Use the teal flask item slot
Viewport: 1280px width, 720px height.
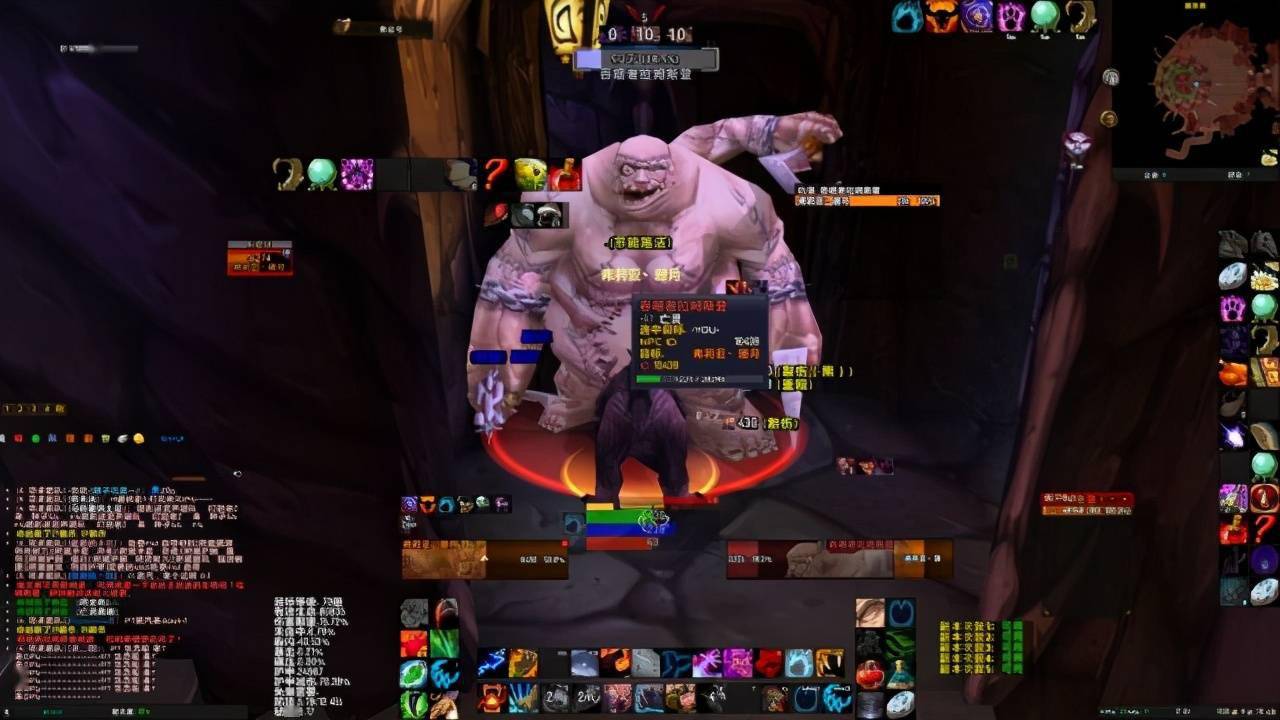point(900,673)
